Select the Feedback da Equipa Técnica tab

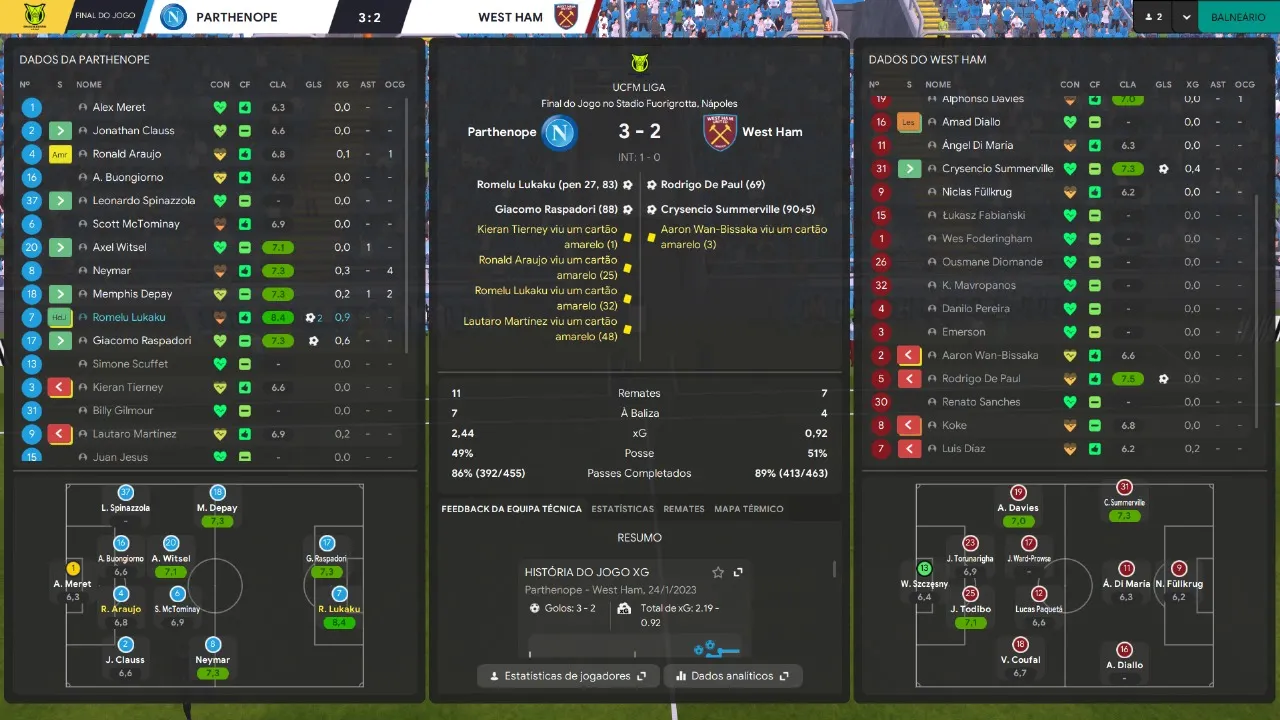coord(511,509)
